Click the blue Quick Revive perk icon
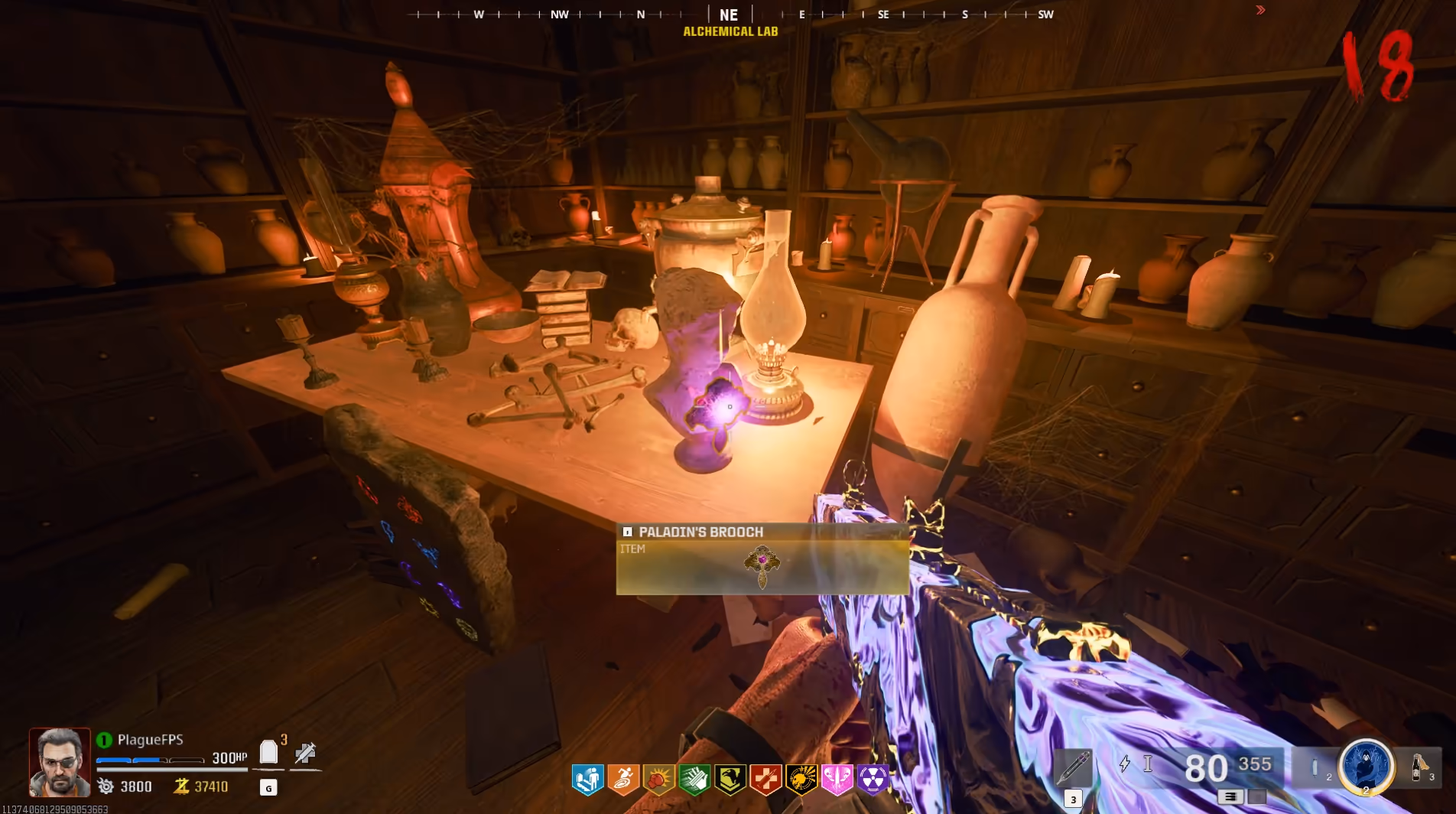Image resolution: width=1456 pixels, height=814 pixels. coord(587,780)
